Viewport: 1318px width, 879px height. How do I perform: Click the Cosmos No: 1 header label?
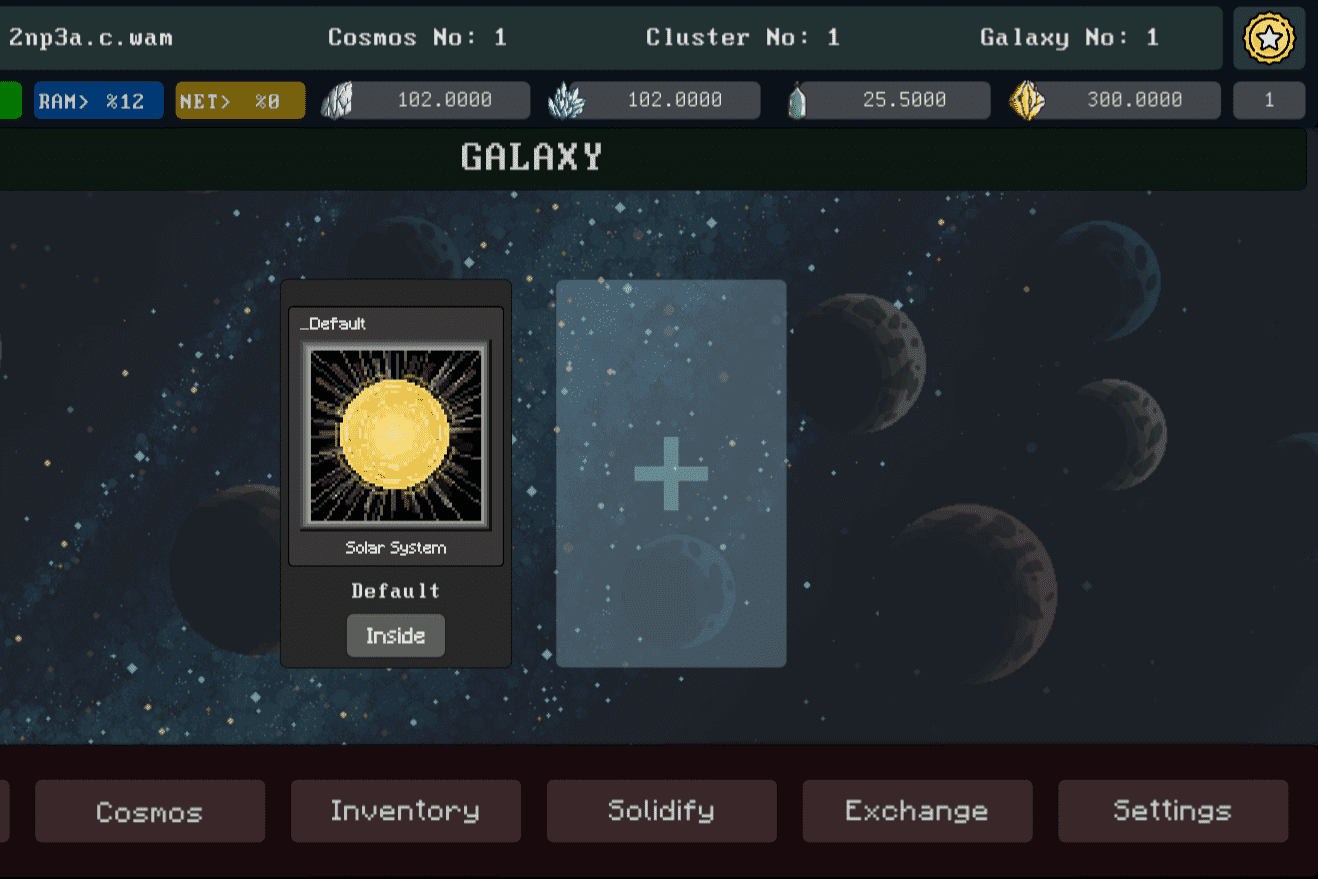(x=416, y=37)
